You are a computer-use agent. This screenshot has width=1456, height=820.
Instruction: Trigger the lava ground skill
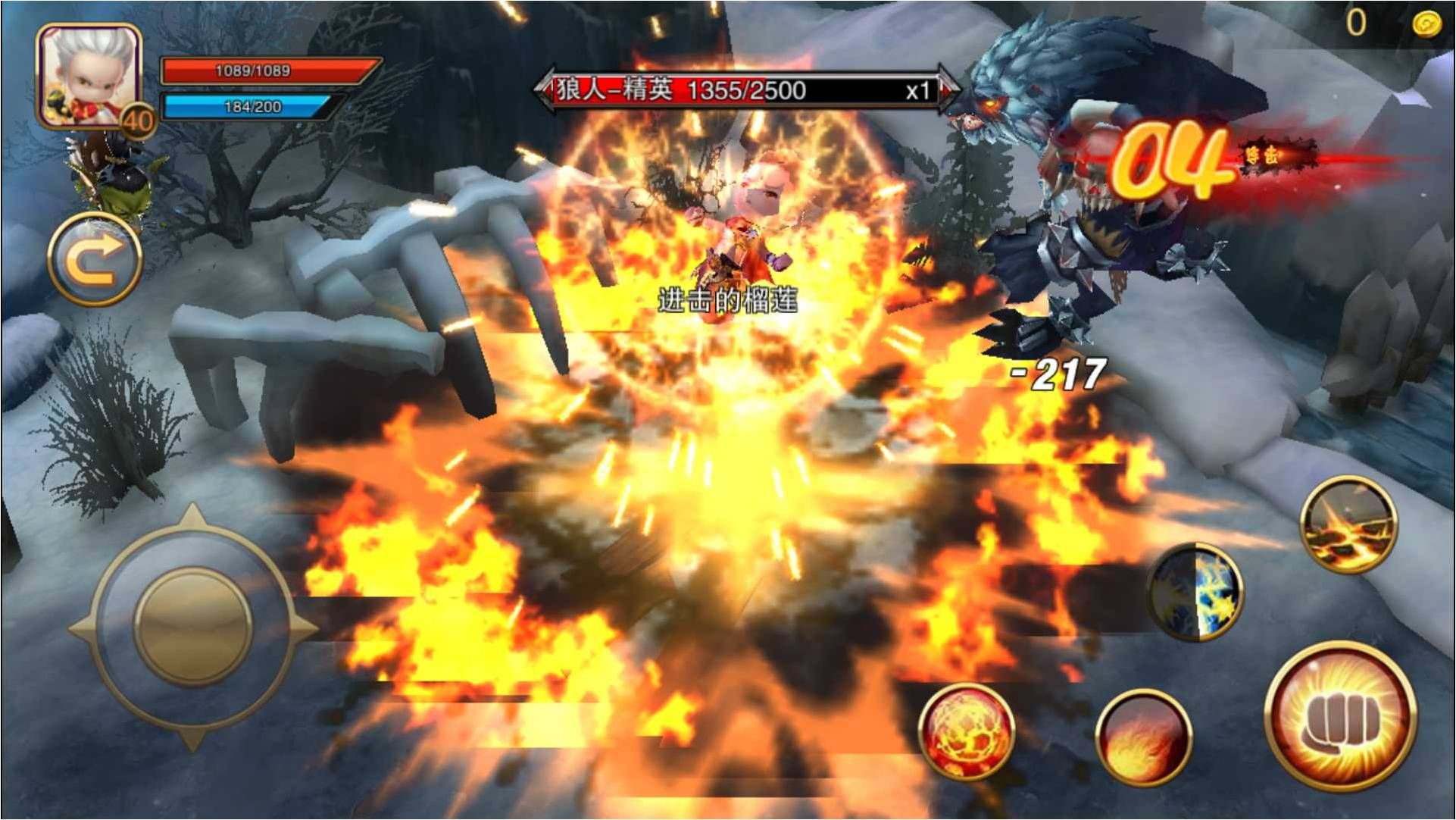click(x=1348, y=524)
